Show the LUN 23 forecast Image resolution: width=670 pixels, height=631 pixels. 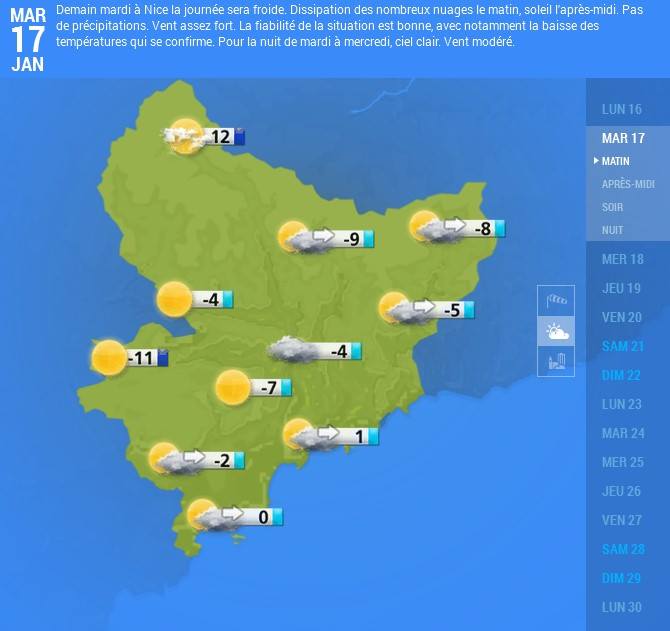622,404
